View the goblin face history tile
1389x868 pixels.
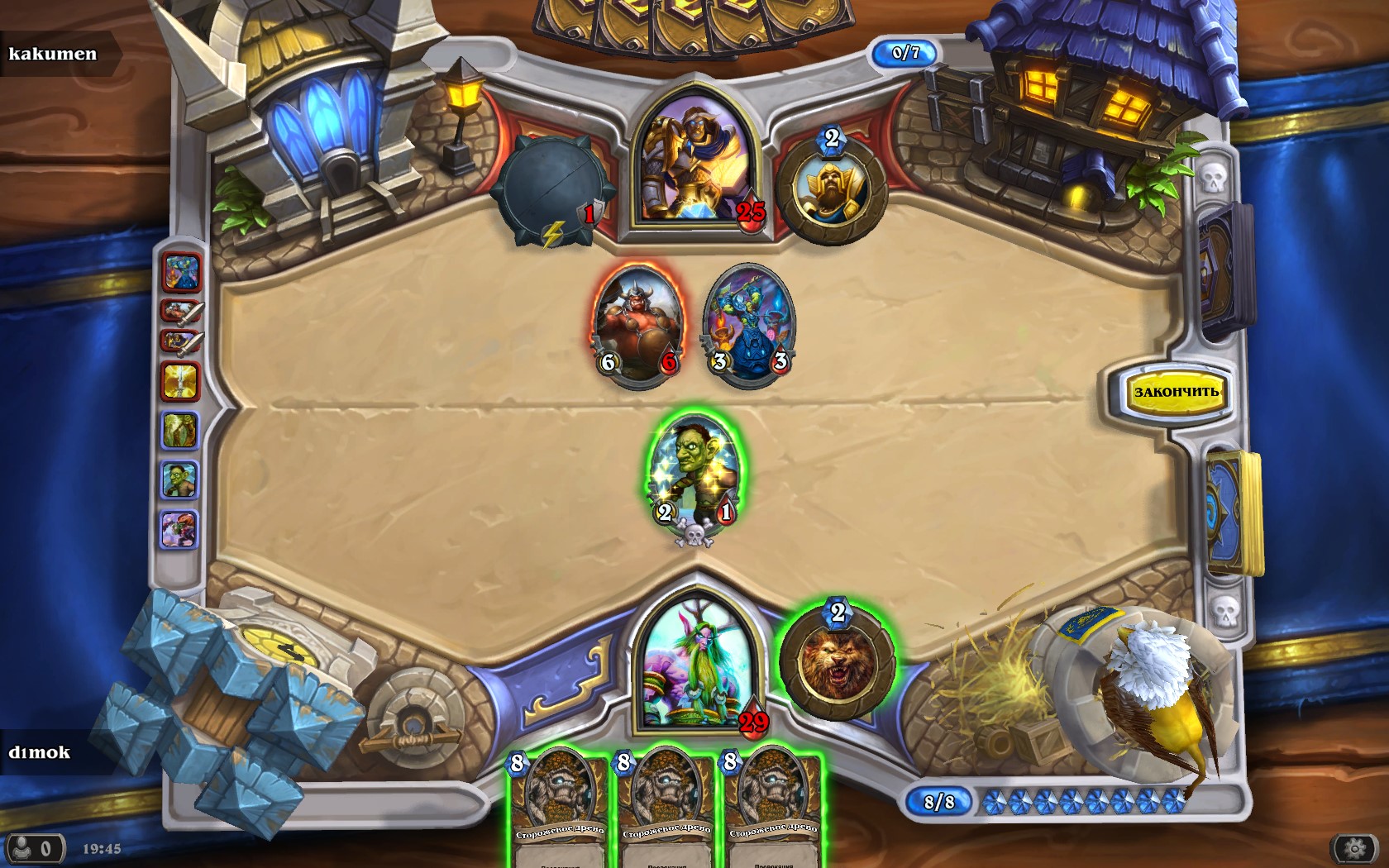[180, 479]
